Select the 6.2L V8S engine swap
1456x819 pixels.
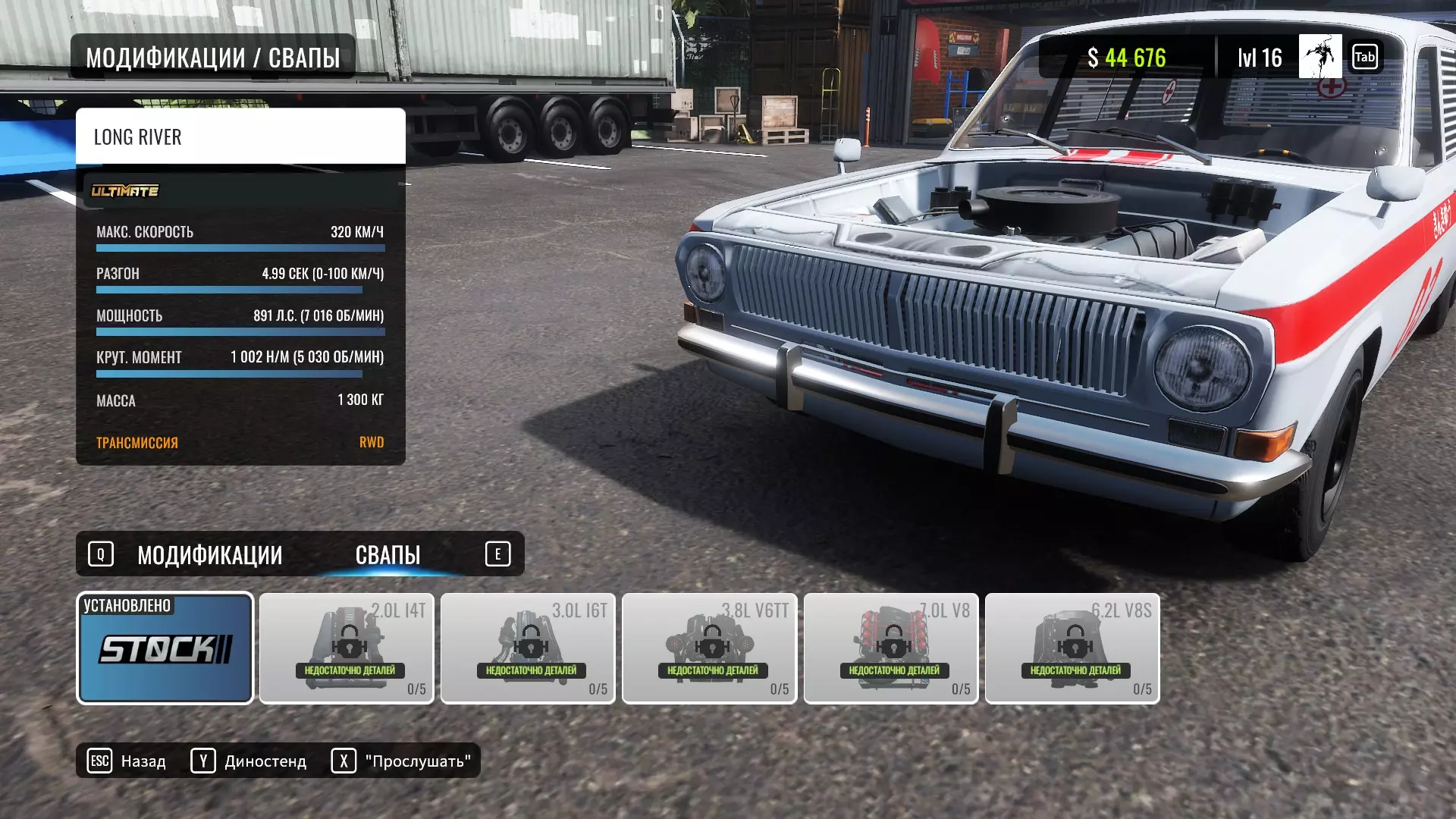[x=1072, y=648]
